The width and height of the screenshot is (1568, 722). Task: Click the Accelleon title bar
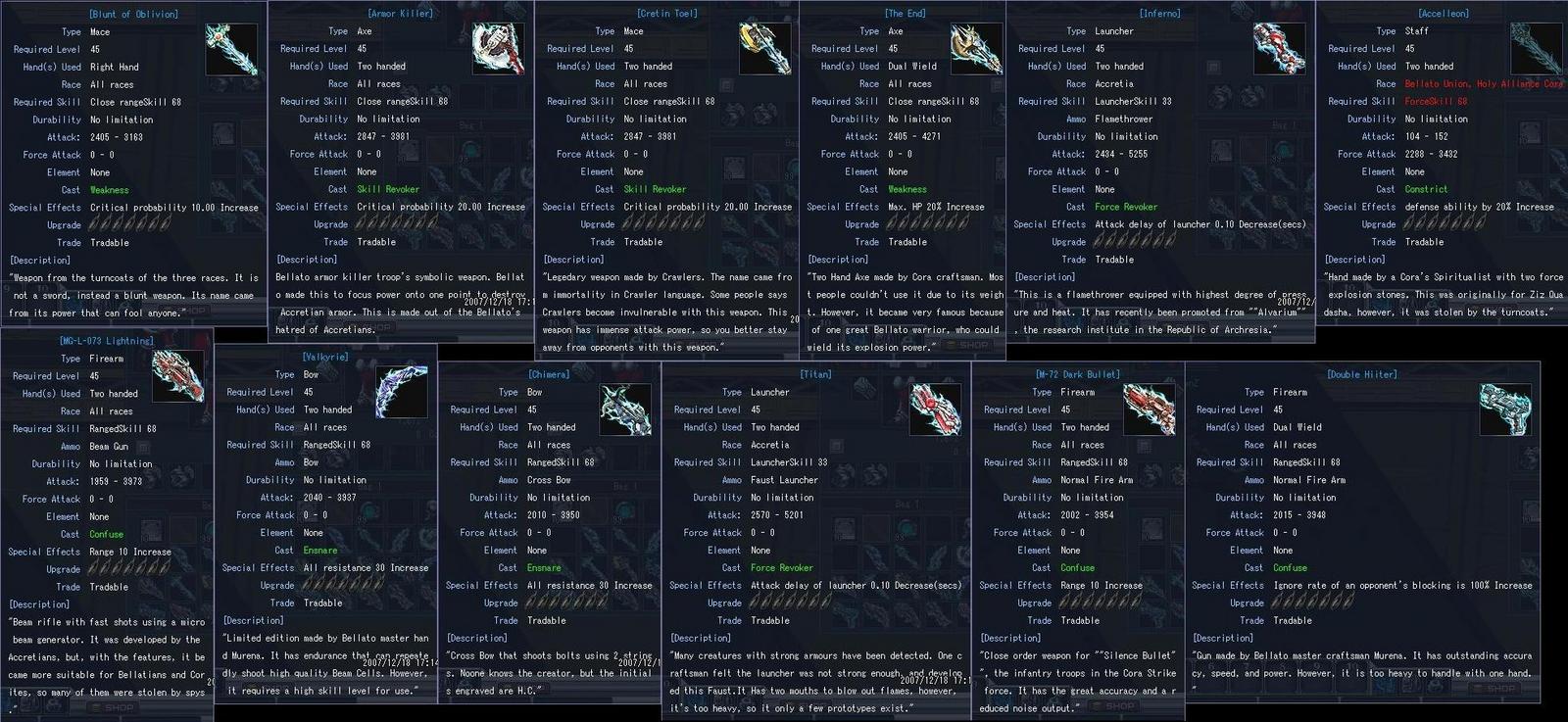pos(1442,13)
